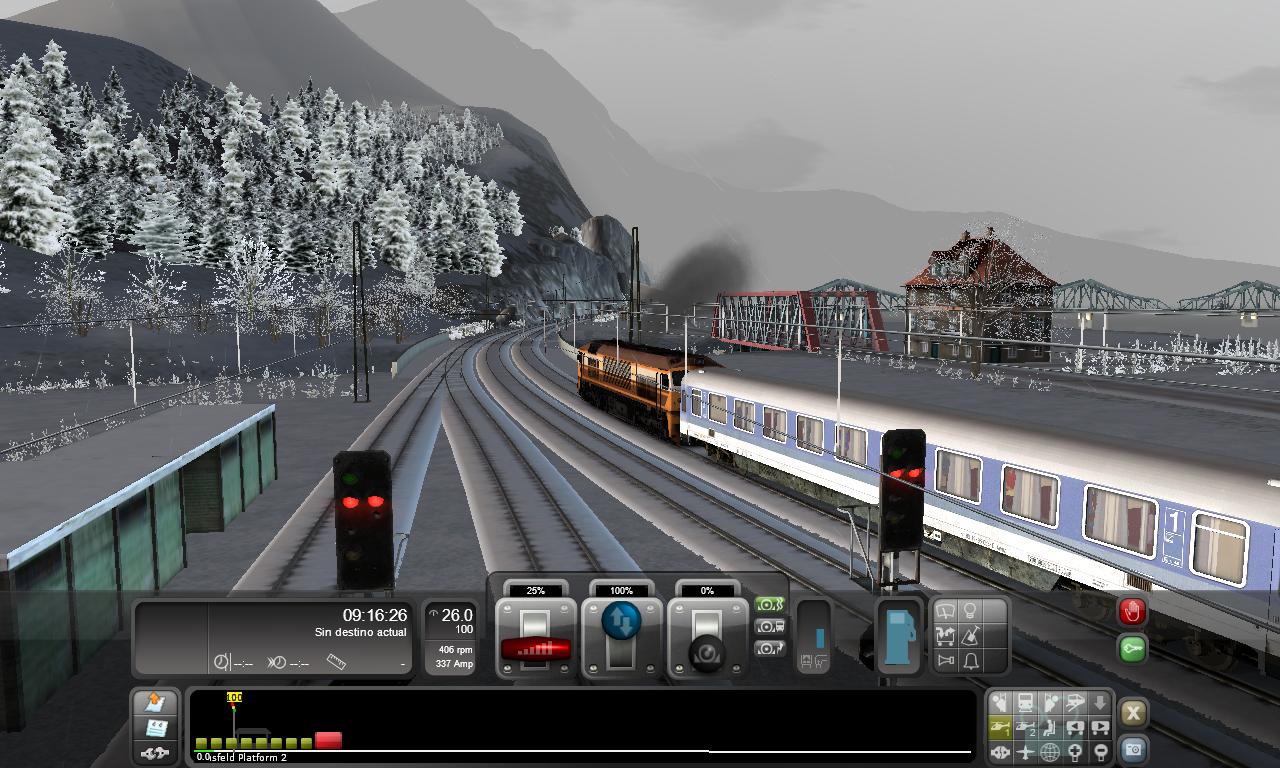Image resolution: width=1280 pixels, height=768 pixels.
Task: Activate the sander shovel icon
Action: tap(969, 635)
